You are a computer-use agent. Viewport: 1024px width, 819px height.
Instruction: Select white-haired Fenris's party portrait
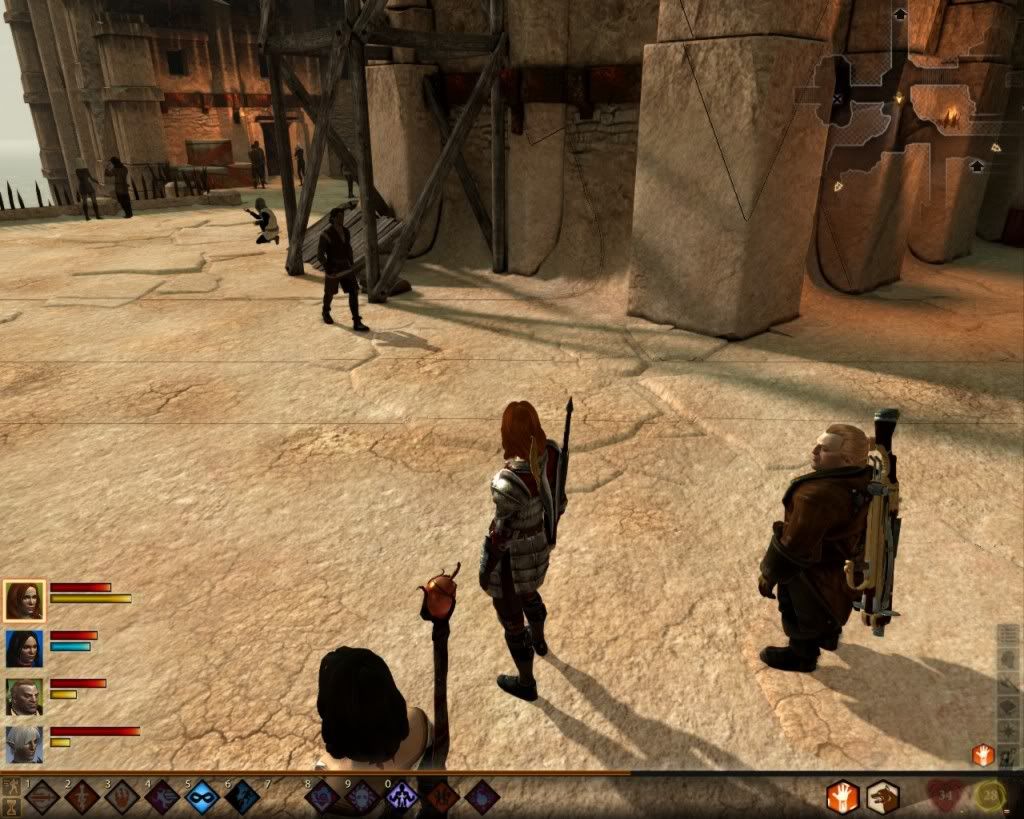coord(24,744)
